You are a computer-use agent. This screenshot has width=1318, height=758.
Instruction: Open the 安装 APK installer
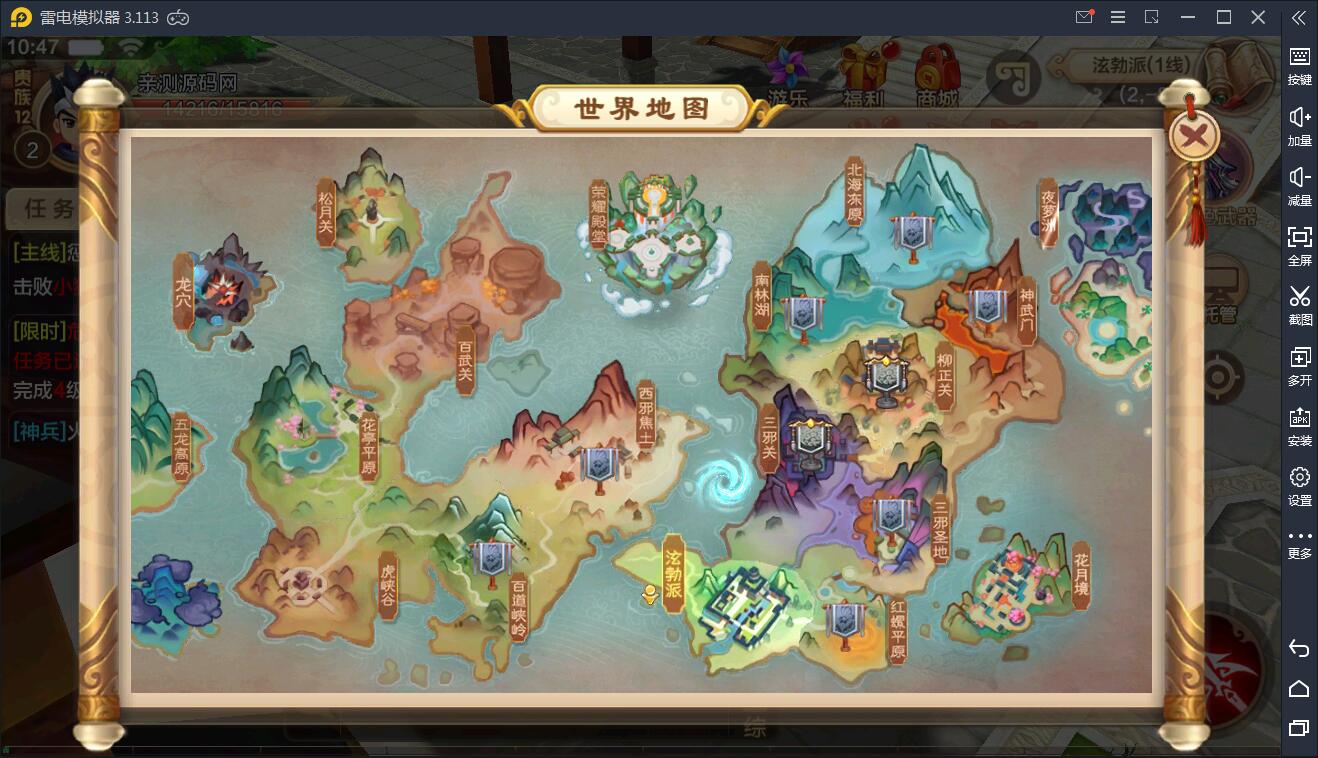point(1300,426)
